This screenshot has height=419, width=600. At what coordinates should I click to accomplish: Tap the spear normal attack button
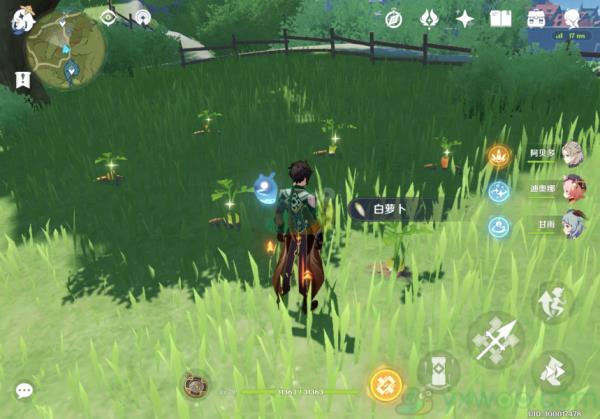pyautogui.click(x=497, y=342)
